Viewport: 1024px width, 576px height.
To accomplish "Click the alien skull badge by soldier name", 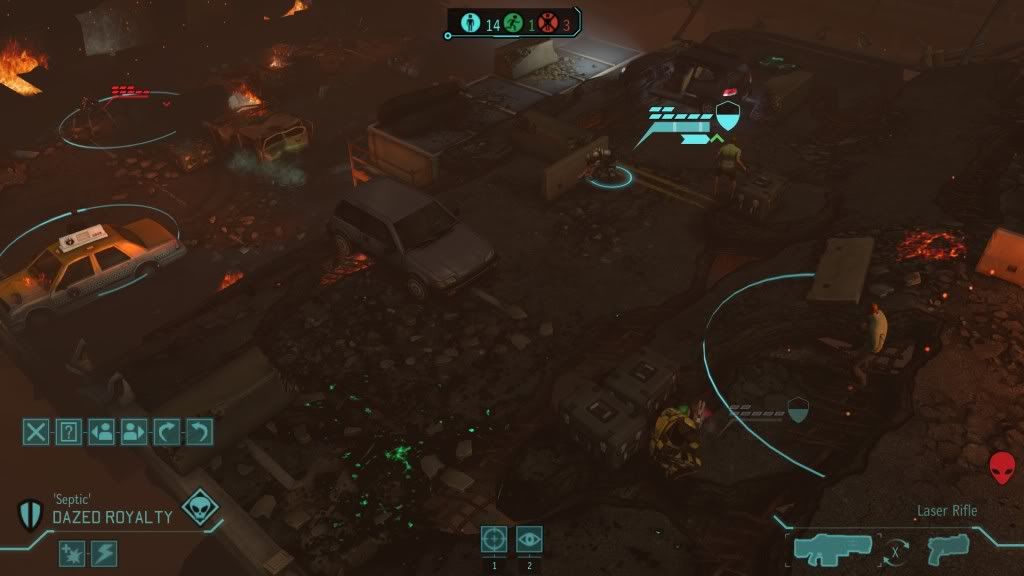I will click(200, 507).
